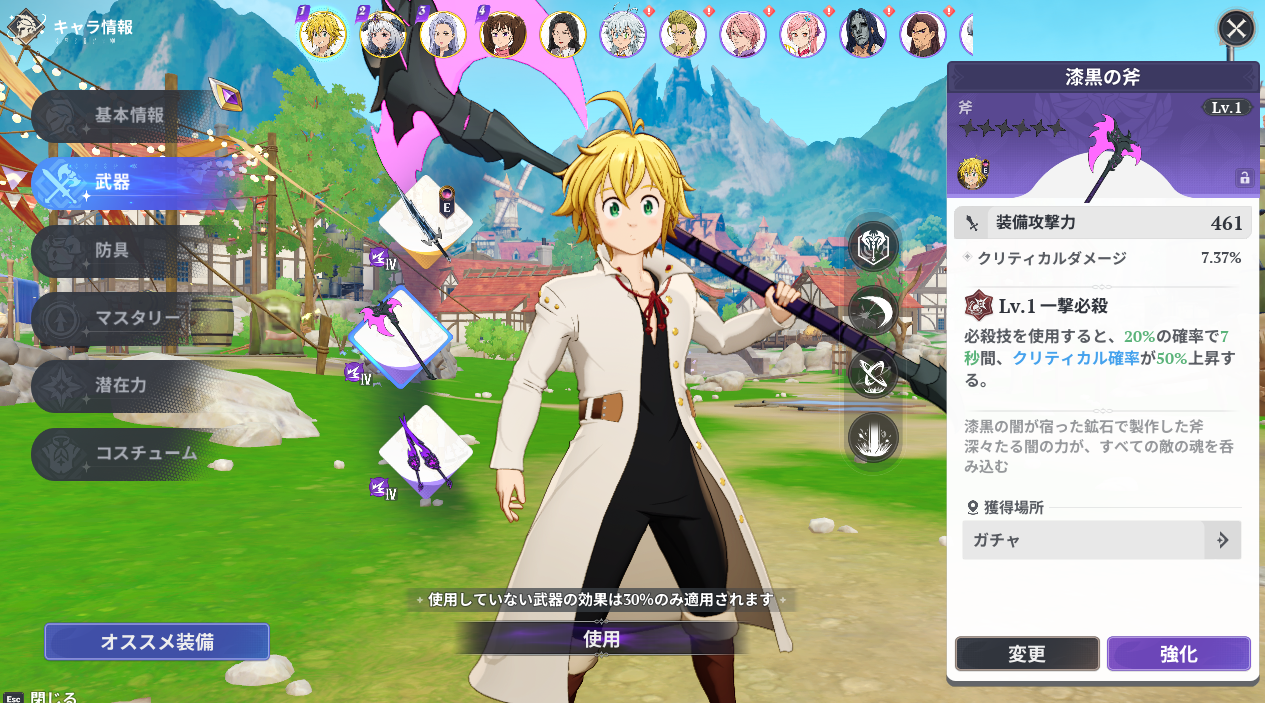Open the 基本情報 tab
The height and width of the screenshot is (703, 1265).
129,116
